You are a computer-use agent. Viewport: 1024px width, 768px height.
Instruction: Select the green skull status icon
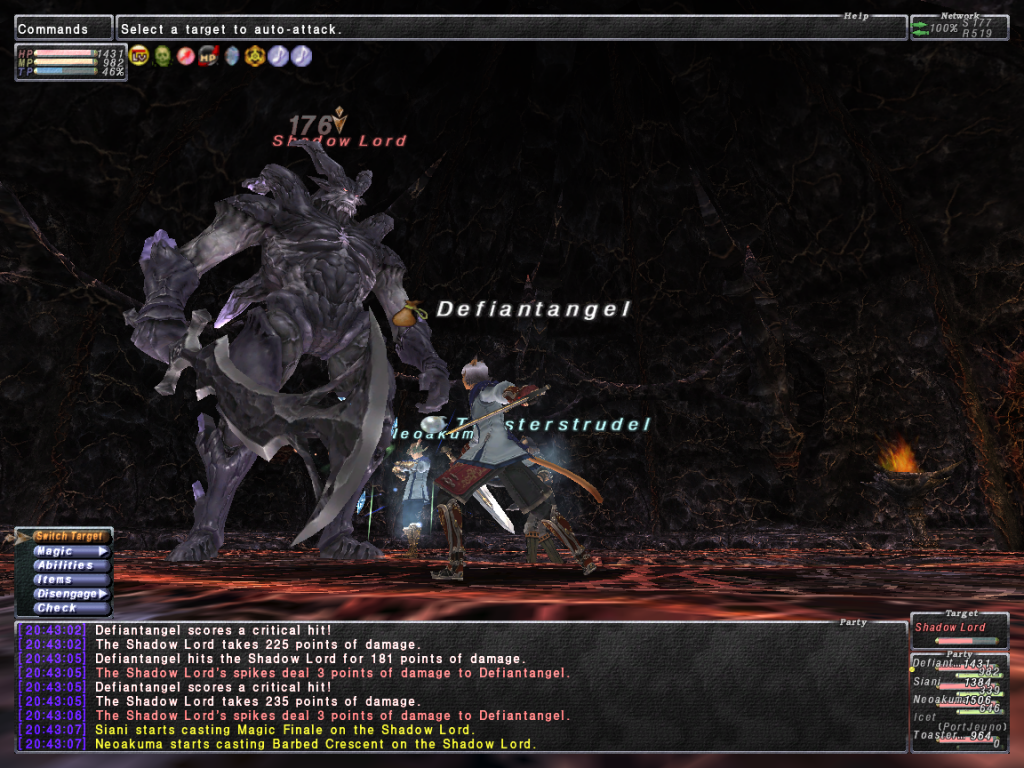click(x=162, y=56)
